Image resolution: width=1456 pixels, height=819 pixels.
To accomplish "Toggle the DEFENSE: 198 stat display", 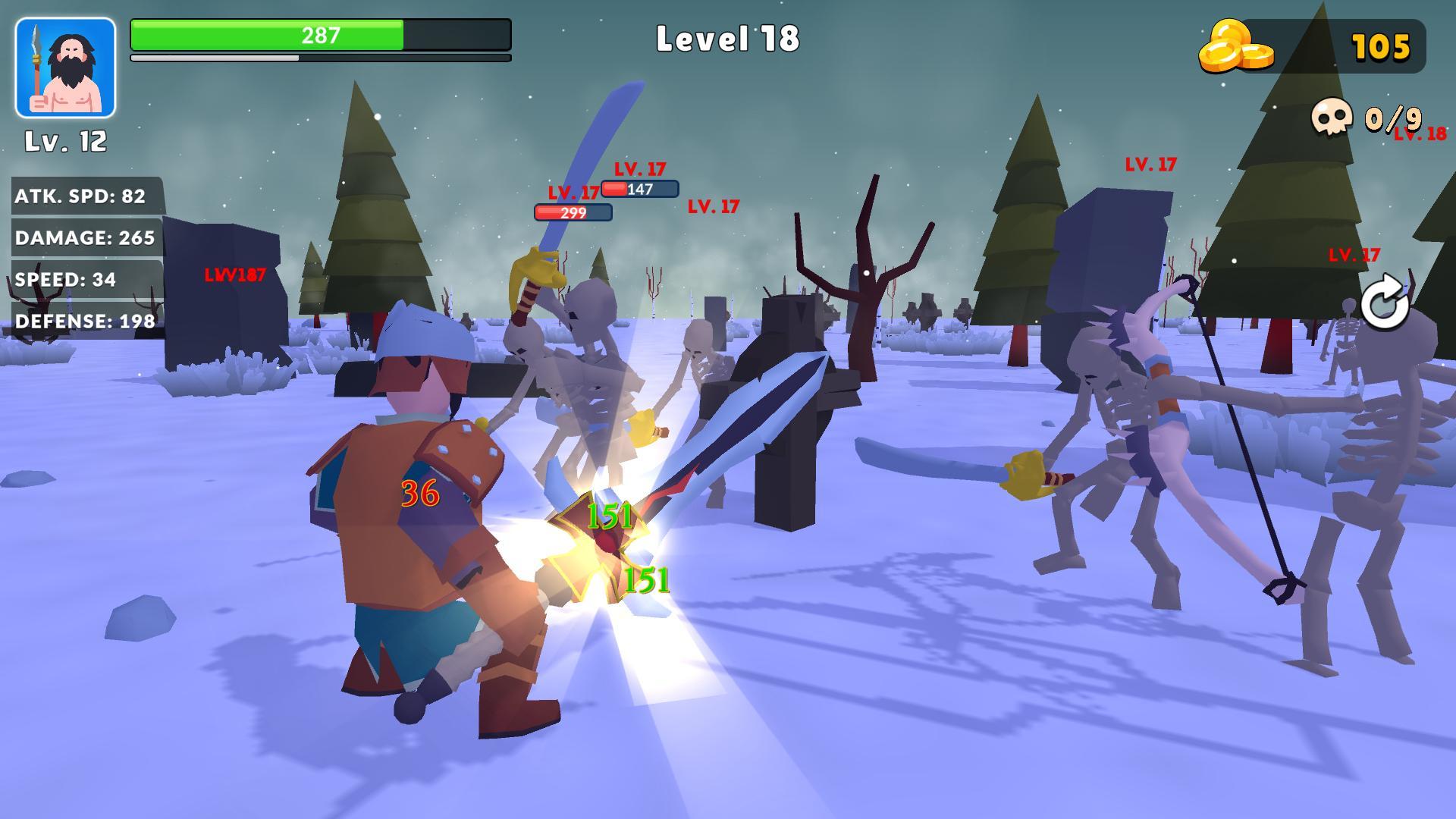I will pos(84,320).
